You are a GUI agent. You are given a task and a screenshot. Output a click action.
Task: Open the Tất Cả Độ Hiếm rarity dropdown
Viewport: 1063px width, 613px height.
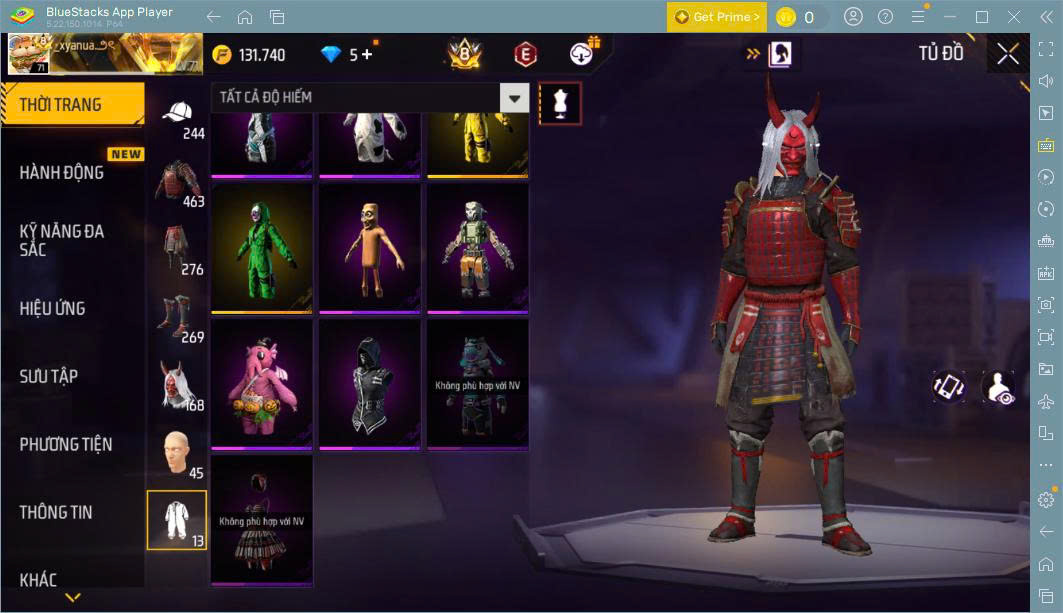[369, 98]
